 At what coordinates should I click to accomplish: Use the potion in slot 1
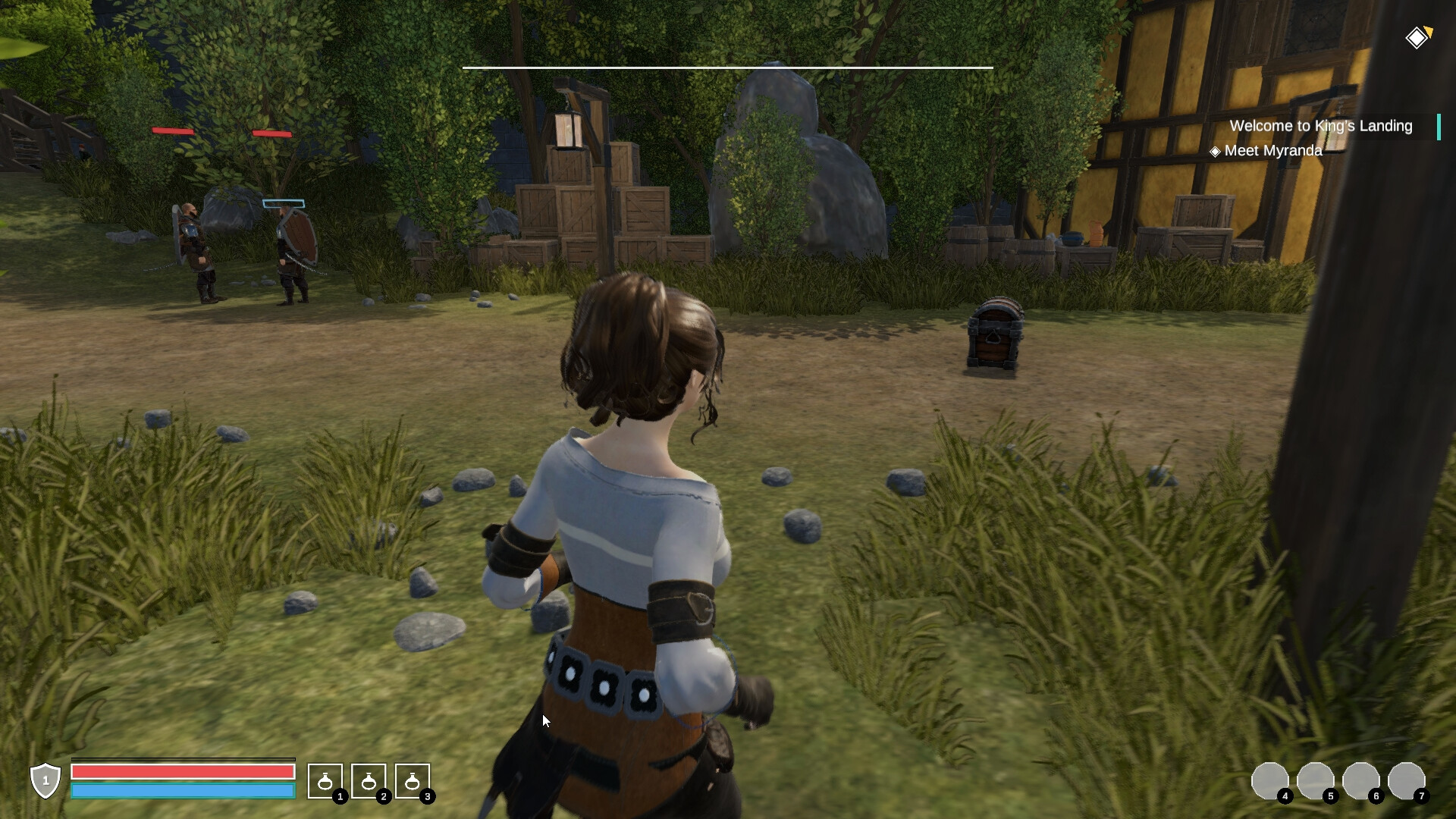[325, 781]
